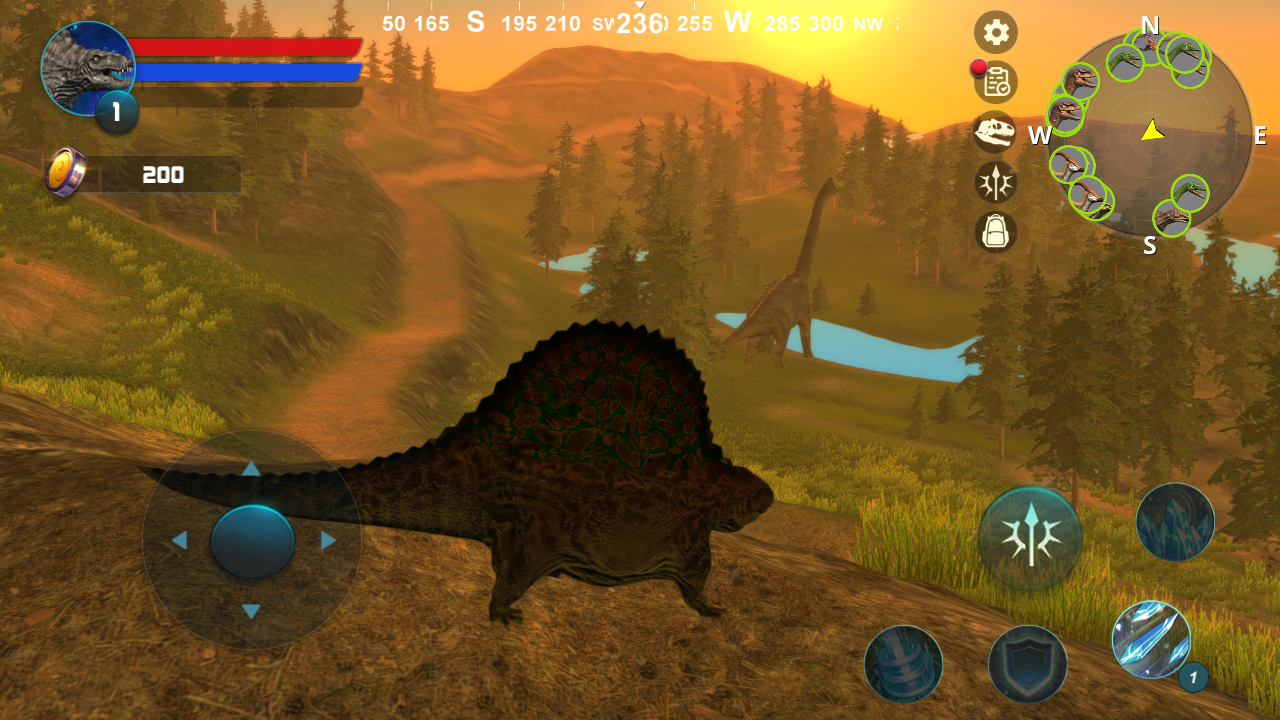Open the quest journal with red notification
Viewport: 1280px width, 720px height.
pos(995,83)
